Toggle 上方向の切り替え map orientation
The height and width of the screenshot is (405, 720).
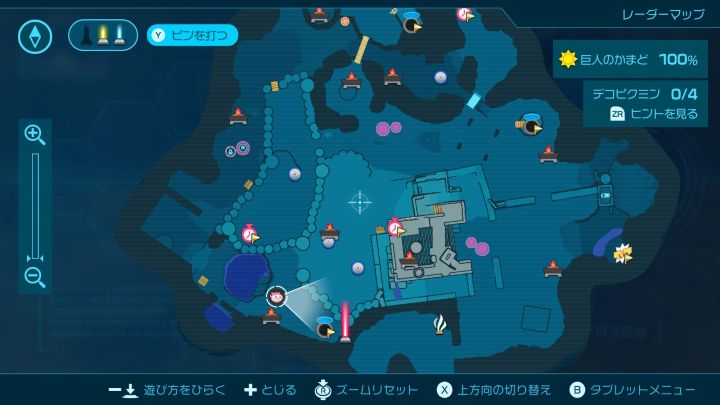[488, 389]
